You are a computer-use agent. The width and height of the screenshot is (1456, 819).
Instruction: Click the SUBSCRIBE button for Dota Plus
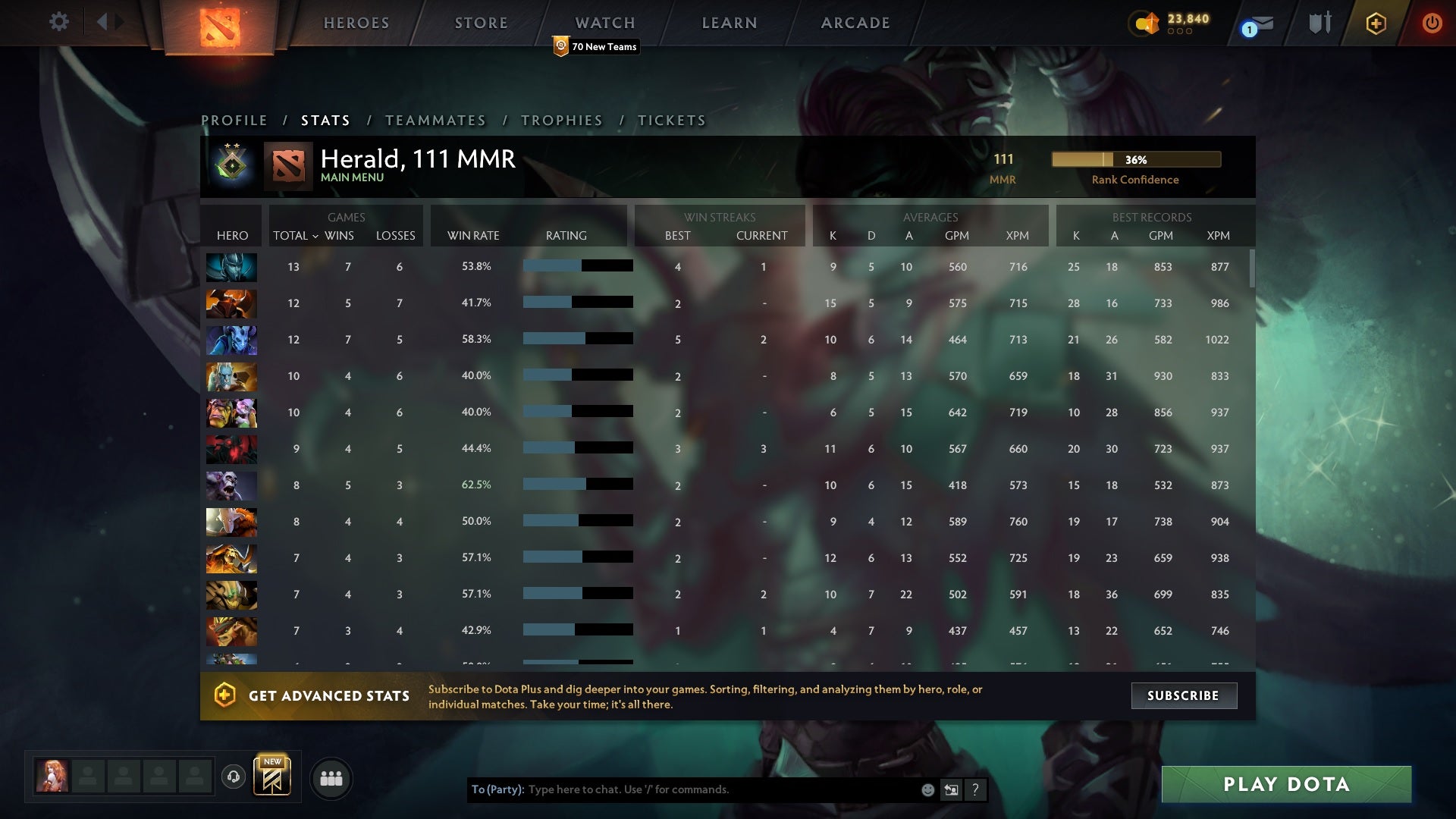[x=1184, y=695]
